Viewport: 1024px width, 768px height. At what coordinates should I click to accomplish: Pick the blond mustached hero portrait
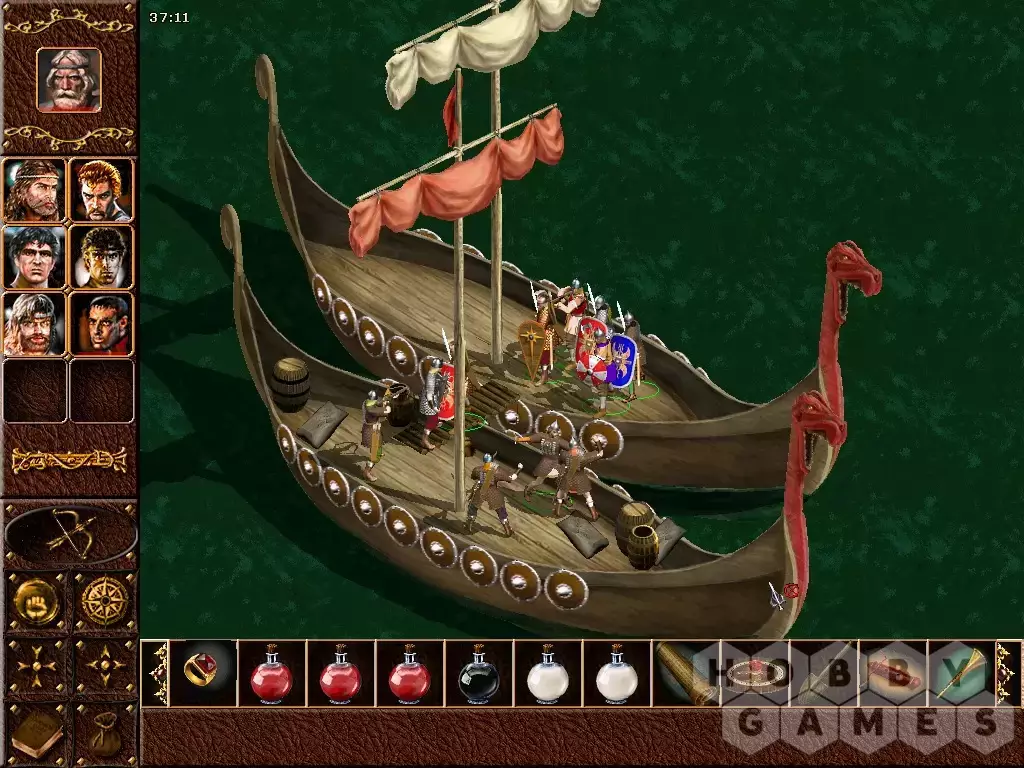(x=34, y=324)
